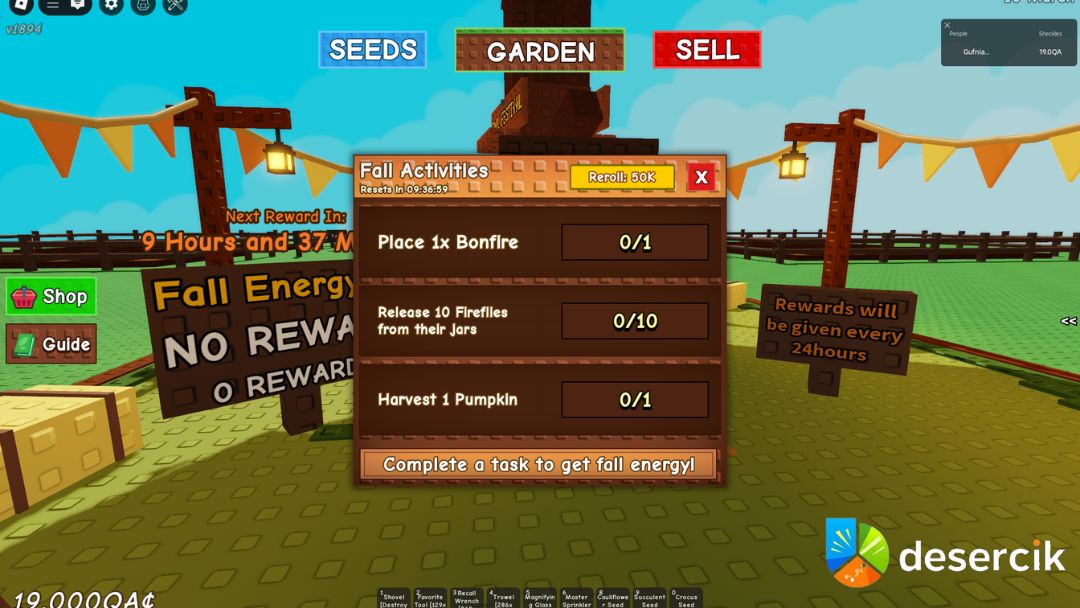Viewport: 1080px width, 608px height.
Task: Select the Shovel hotbar slot
Action: [x=393, y=598]
